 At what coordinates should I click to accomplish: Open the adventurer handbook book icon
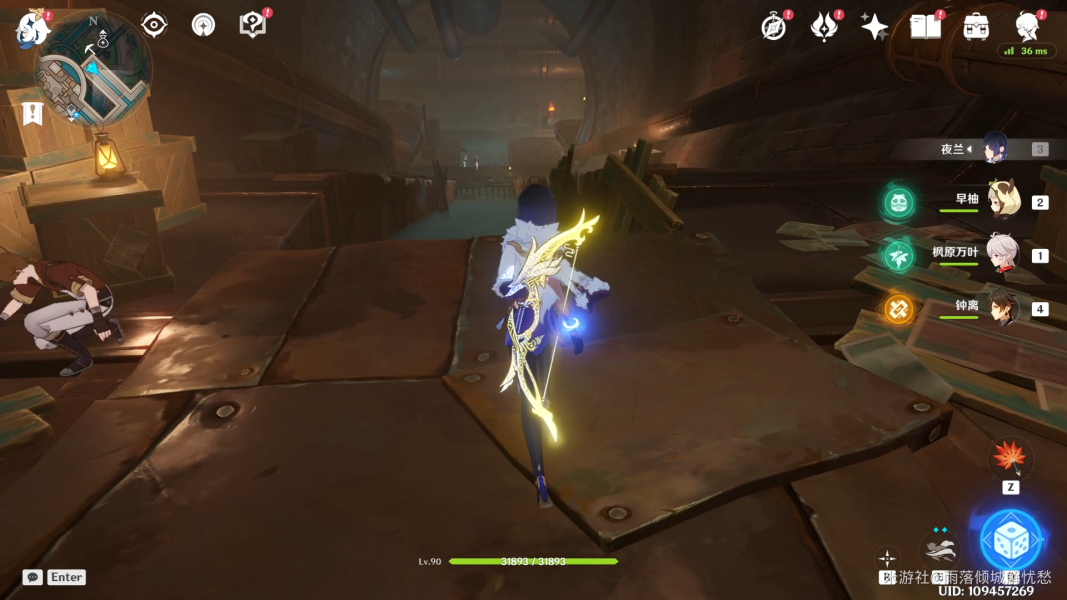point(925,27)
